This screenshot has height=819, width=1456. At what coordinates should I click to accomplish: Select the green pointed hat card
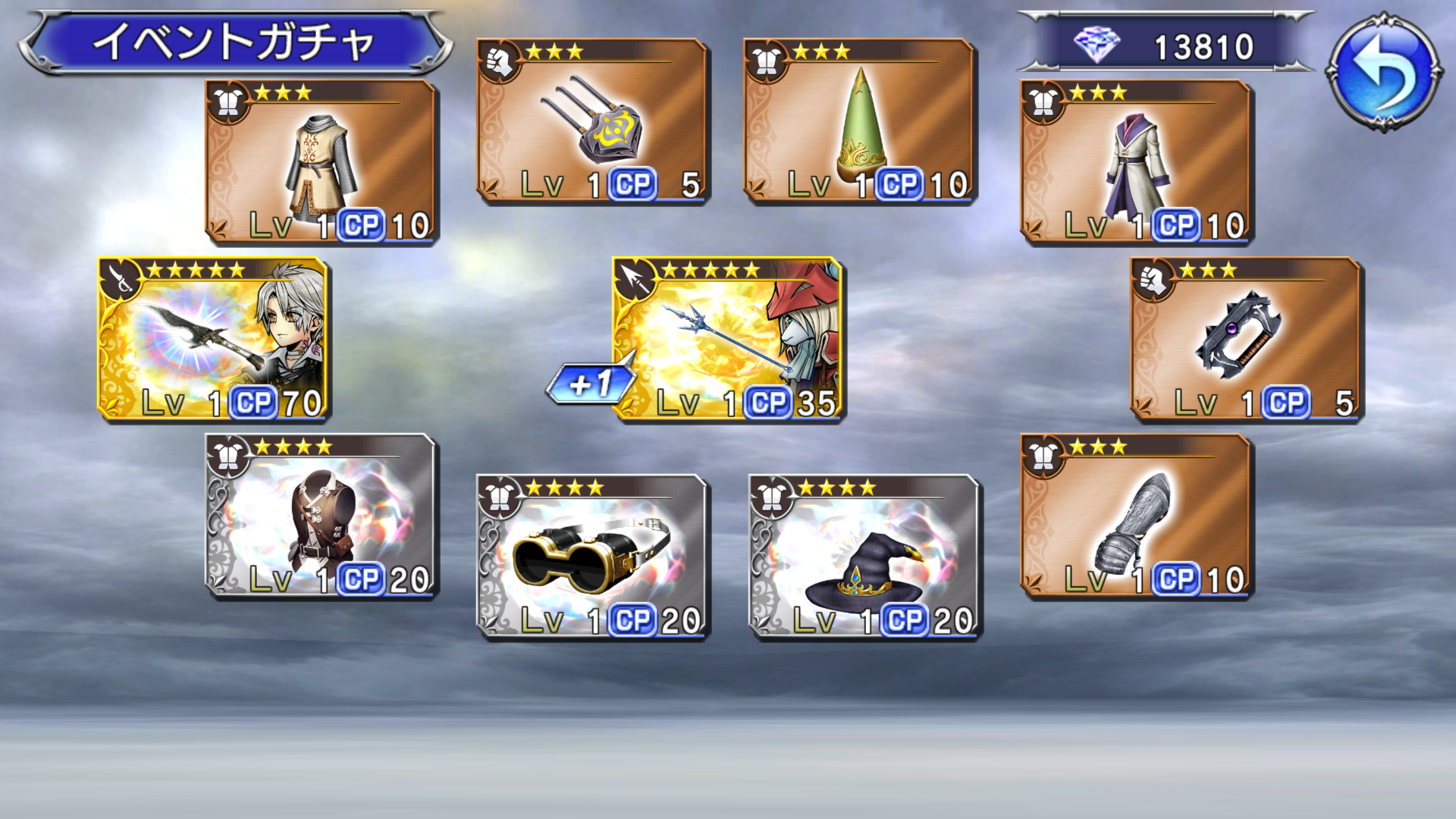(x=859, y=121)
